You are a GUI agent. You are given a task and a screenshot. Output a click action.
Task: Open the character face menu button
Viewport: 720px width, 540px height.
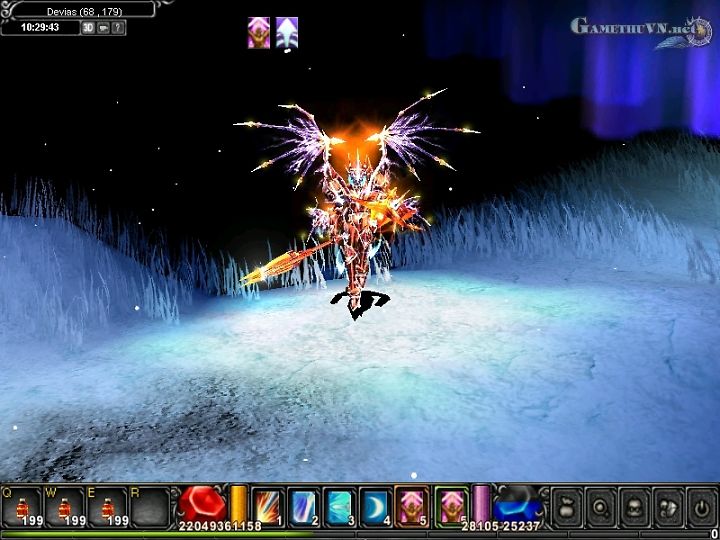tap(635, 506)
